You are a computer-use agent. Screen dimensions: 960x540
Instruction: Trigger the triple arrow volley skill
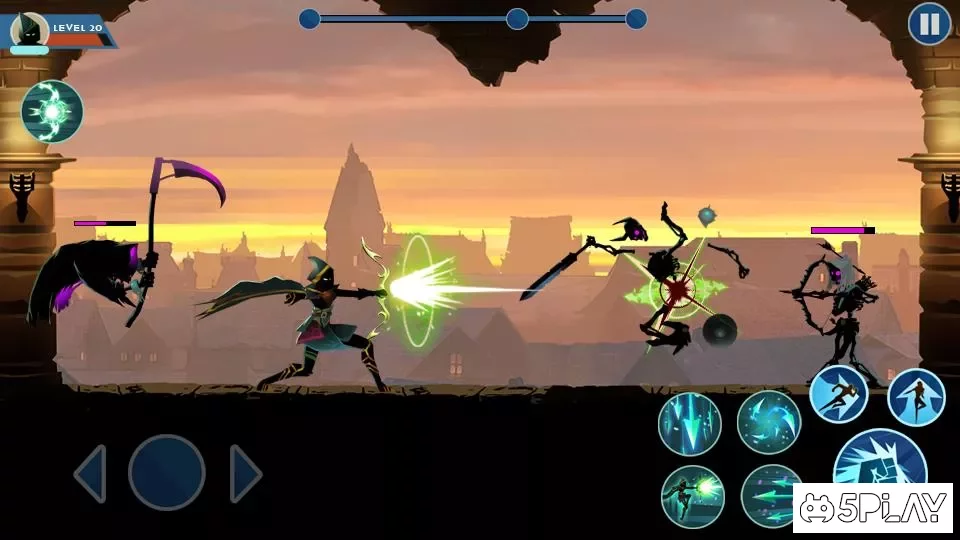pyautogui.click(x=770, y=496)
